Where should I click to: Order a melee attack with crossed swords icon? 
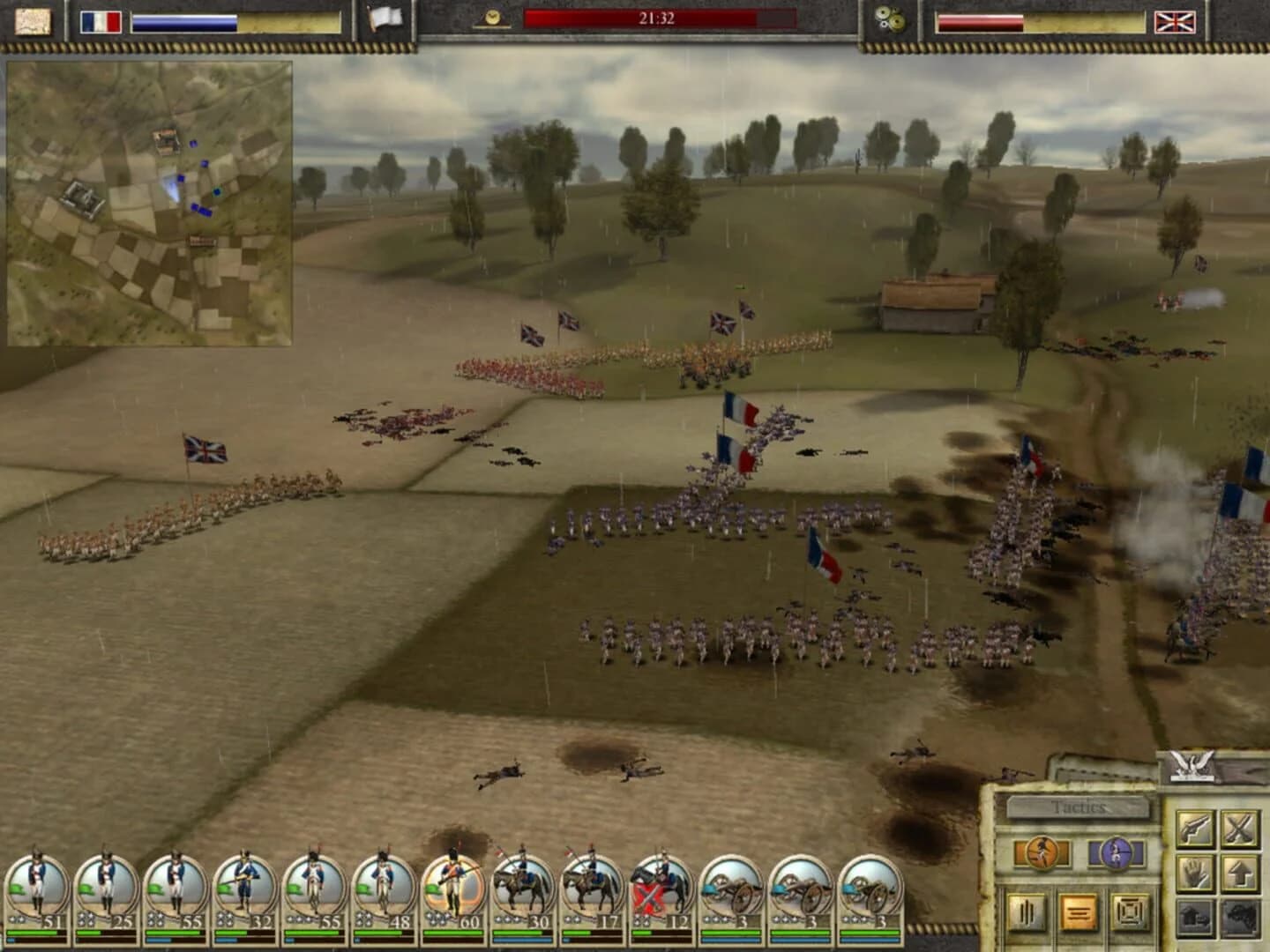coord(1238,828)
